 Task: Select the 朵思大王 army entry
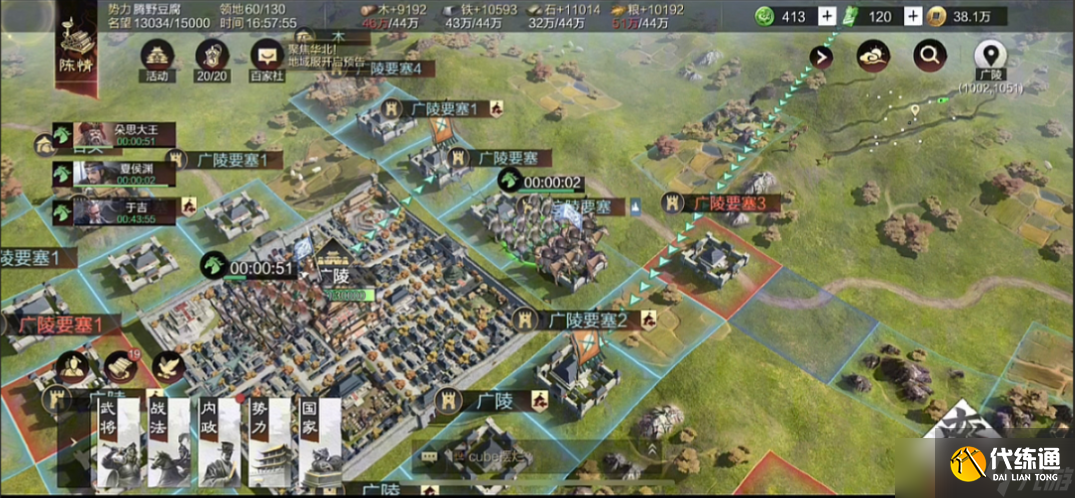(x=113, y=135)
